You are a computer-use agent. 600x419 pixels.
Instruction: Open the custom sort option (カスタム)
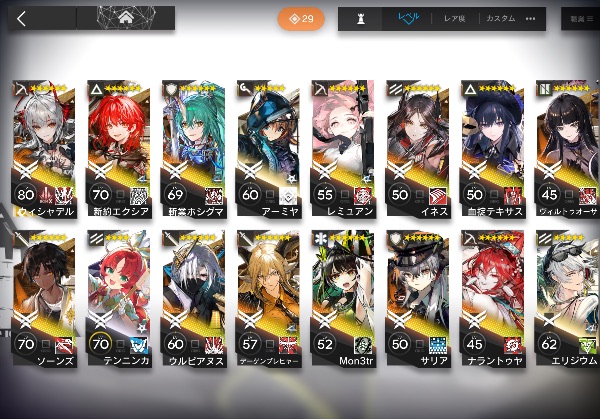500,18
